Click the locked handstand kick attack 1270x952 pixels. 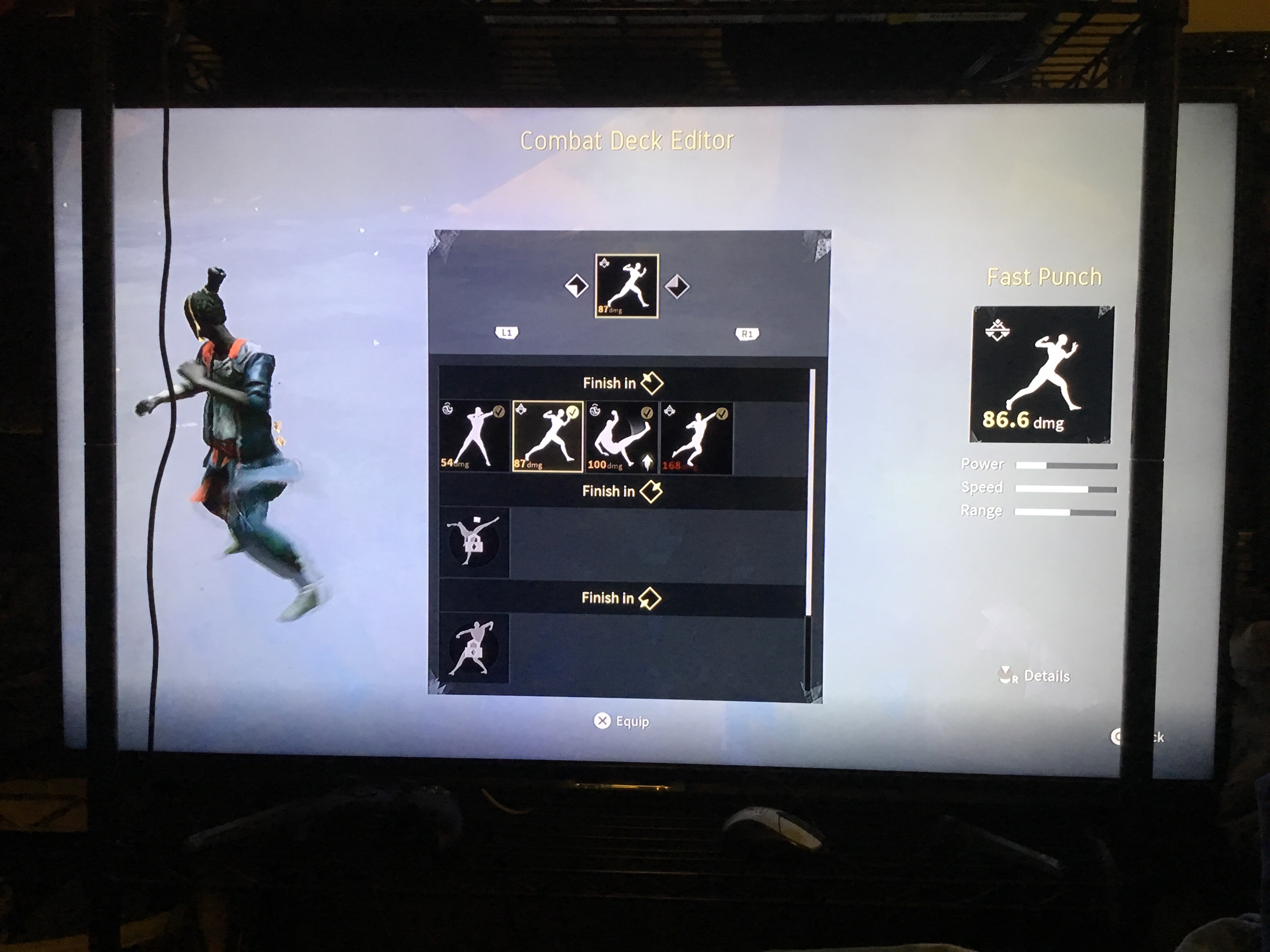pos(474,542)
